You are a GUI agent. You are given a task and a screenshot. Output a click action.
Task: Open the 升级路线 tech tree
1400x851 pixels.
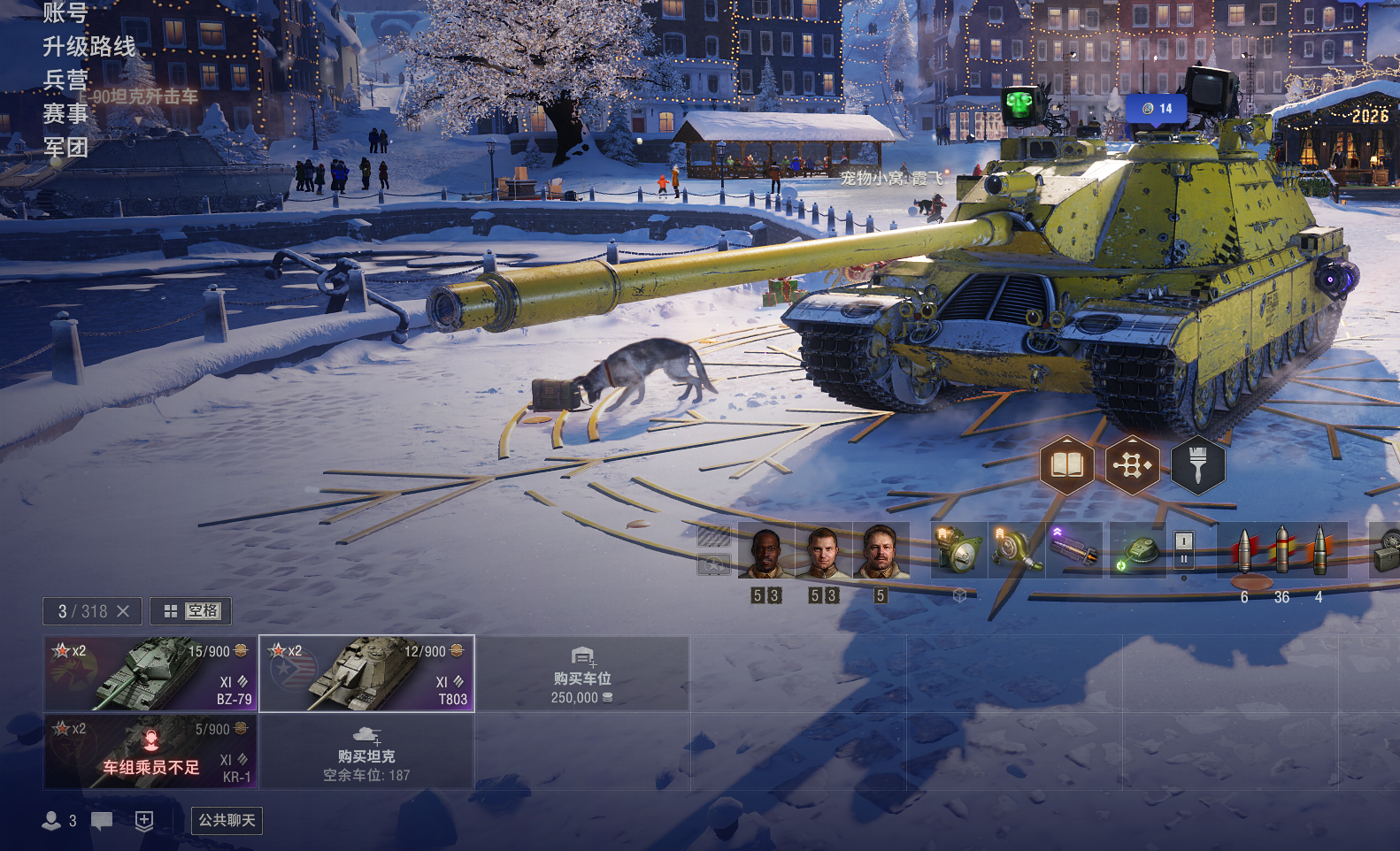(89, 46)
